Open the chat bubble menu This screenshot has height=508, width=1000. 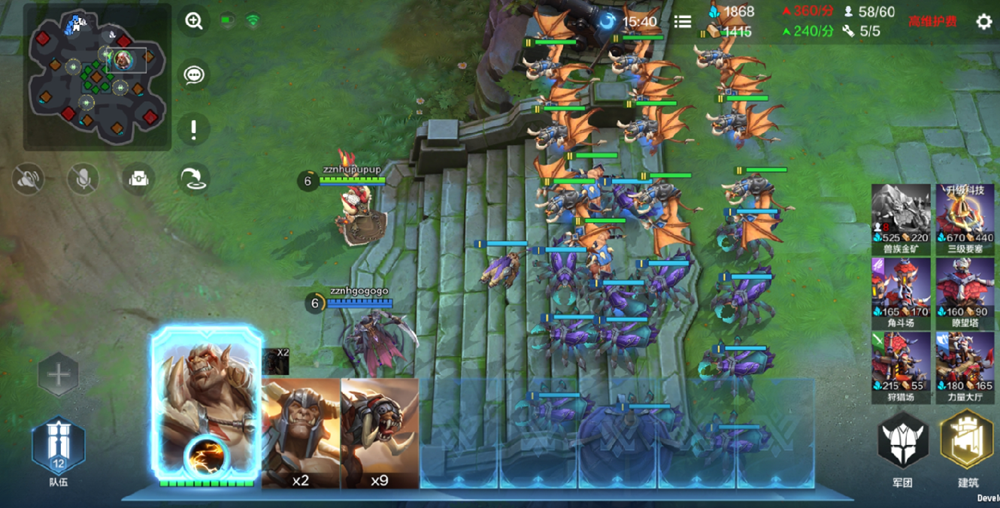(x=194, y=74)
